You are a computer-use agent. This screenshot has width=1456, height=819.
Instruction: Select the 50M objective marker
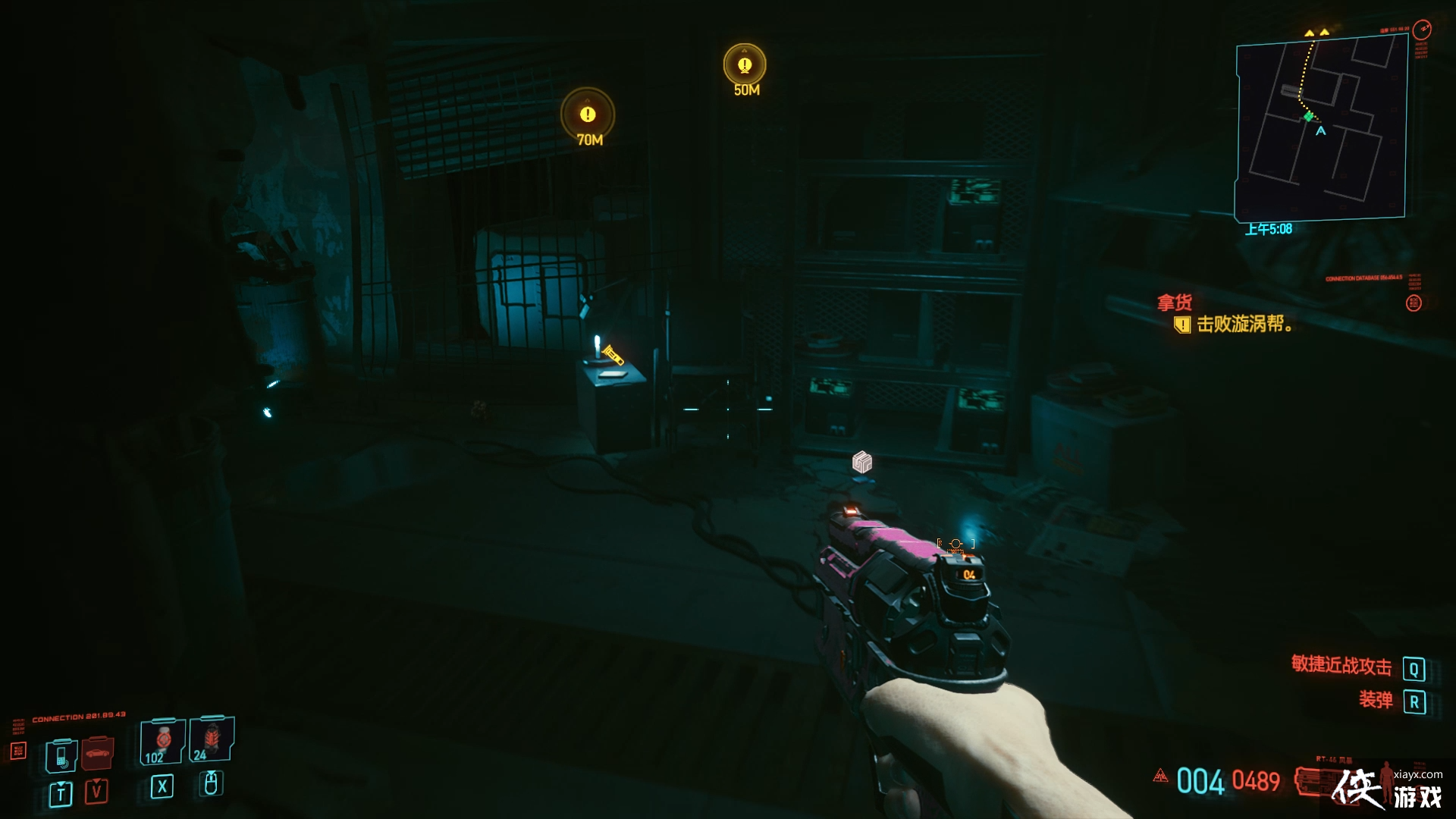click(x=745, y=65)
